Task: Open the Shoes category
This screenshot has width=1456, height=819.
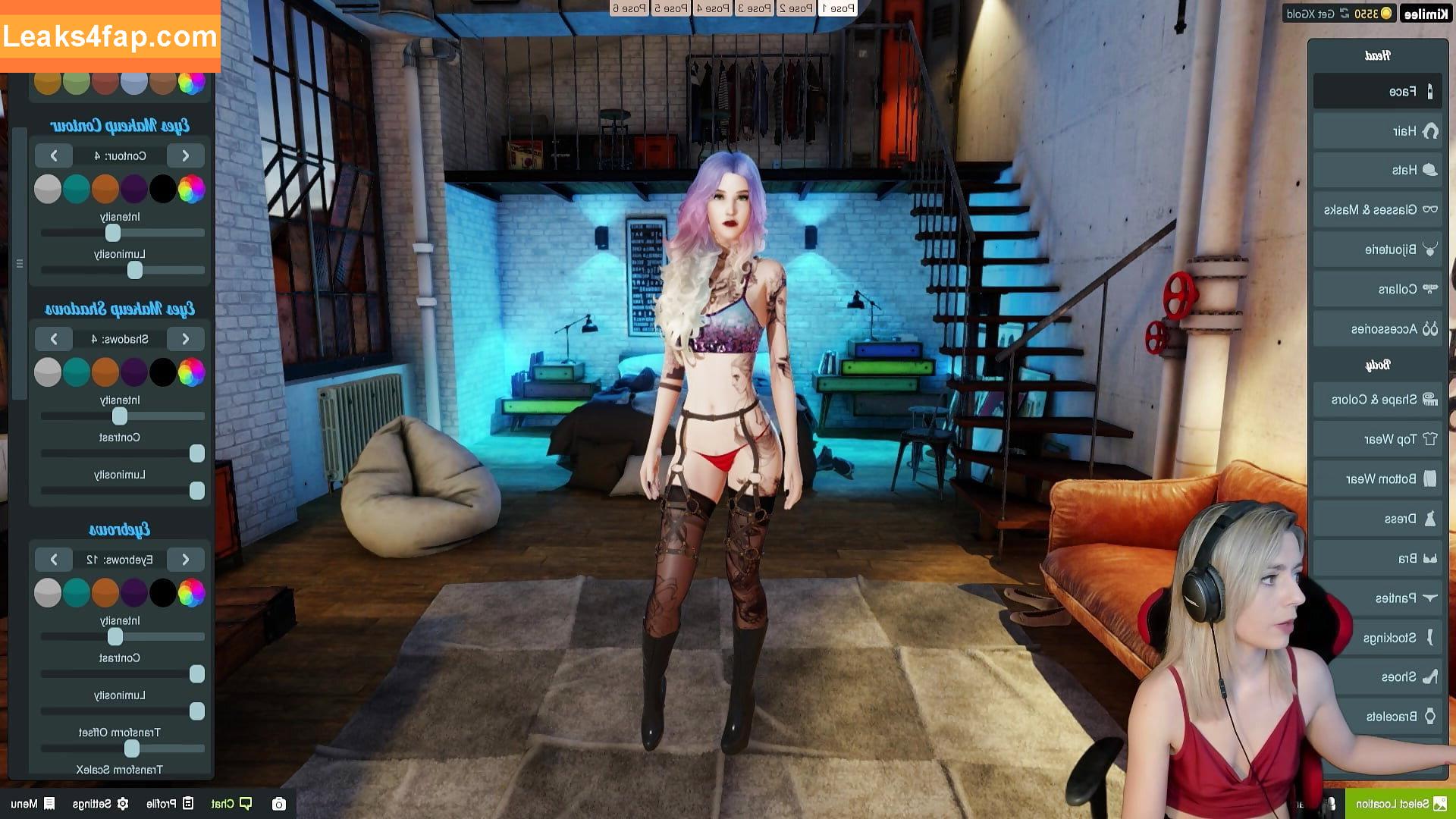Action: click(1376, 676)
